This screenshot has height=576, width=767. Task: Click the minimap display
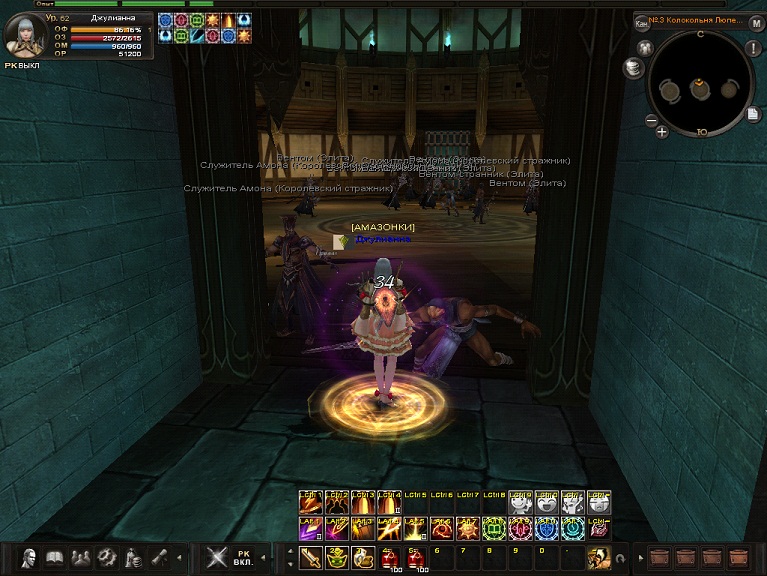(699, 86)
